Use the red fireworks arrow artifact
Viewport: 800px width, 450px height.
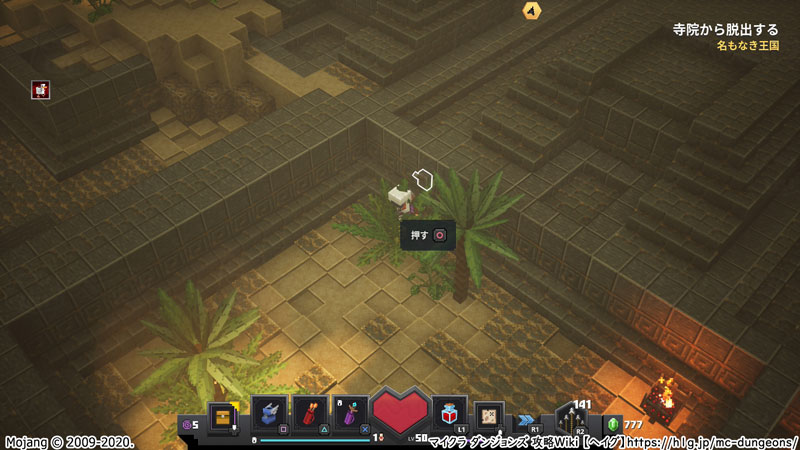(x=310, y=412)
